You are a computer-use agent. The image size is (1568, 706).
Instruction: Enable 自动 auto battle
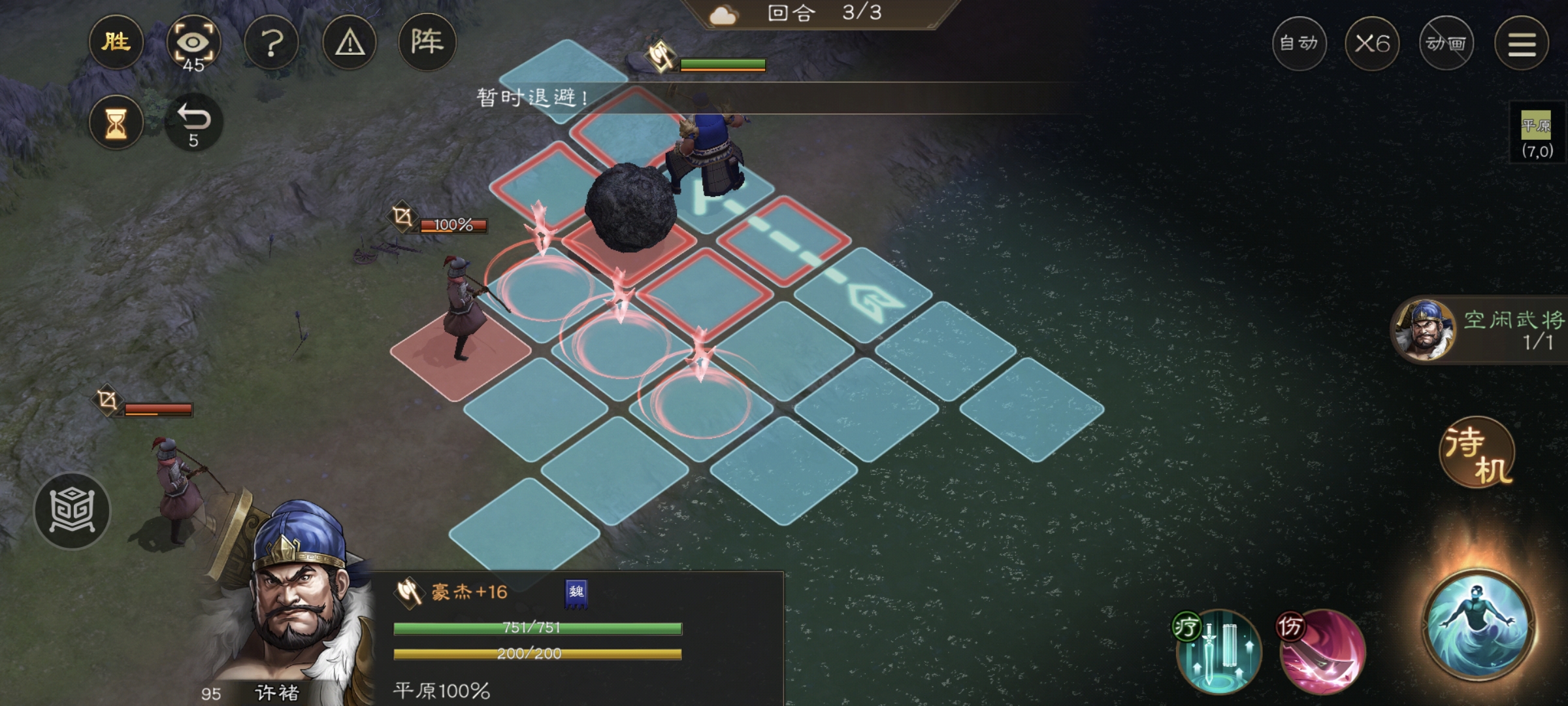[x=1299, y=43]
